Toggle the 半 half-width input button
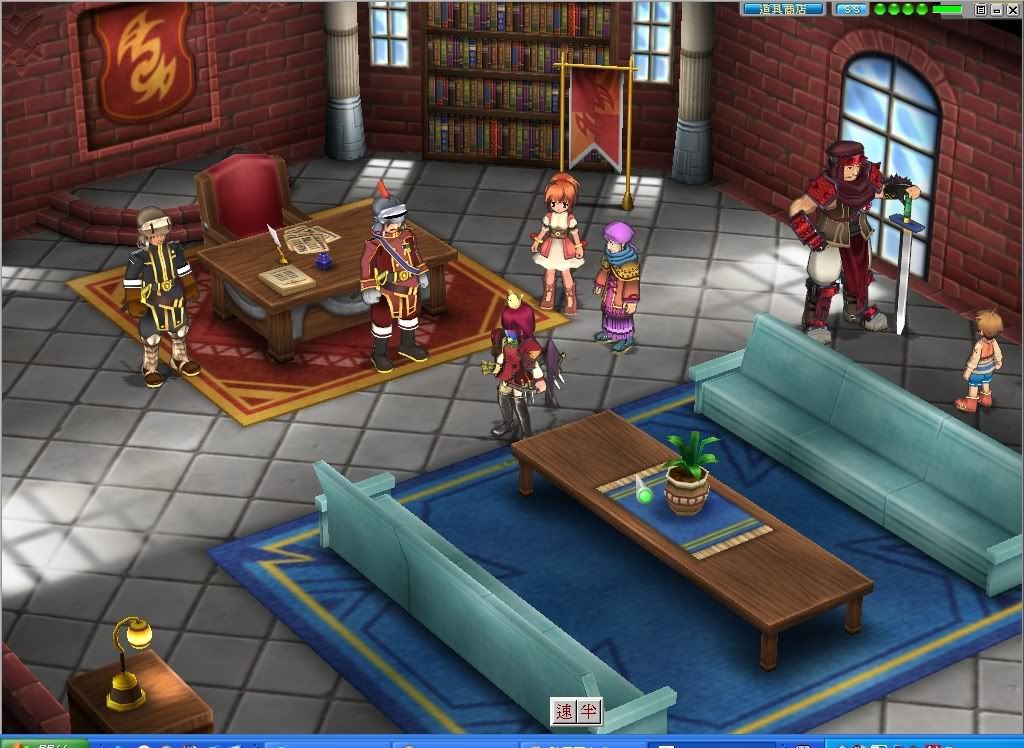Screen dimensions: 1024x748 click(x=590, y=712)
